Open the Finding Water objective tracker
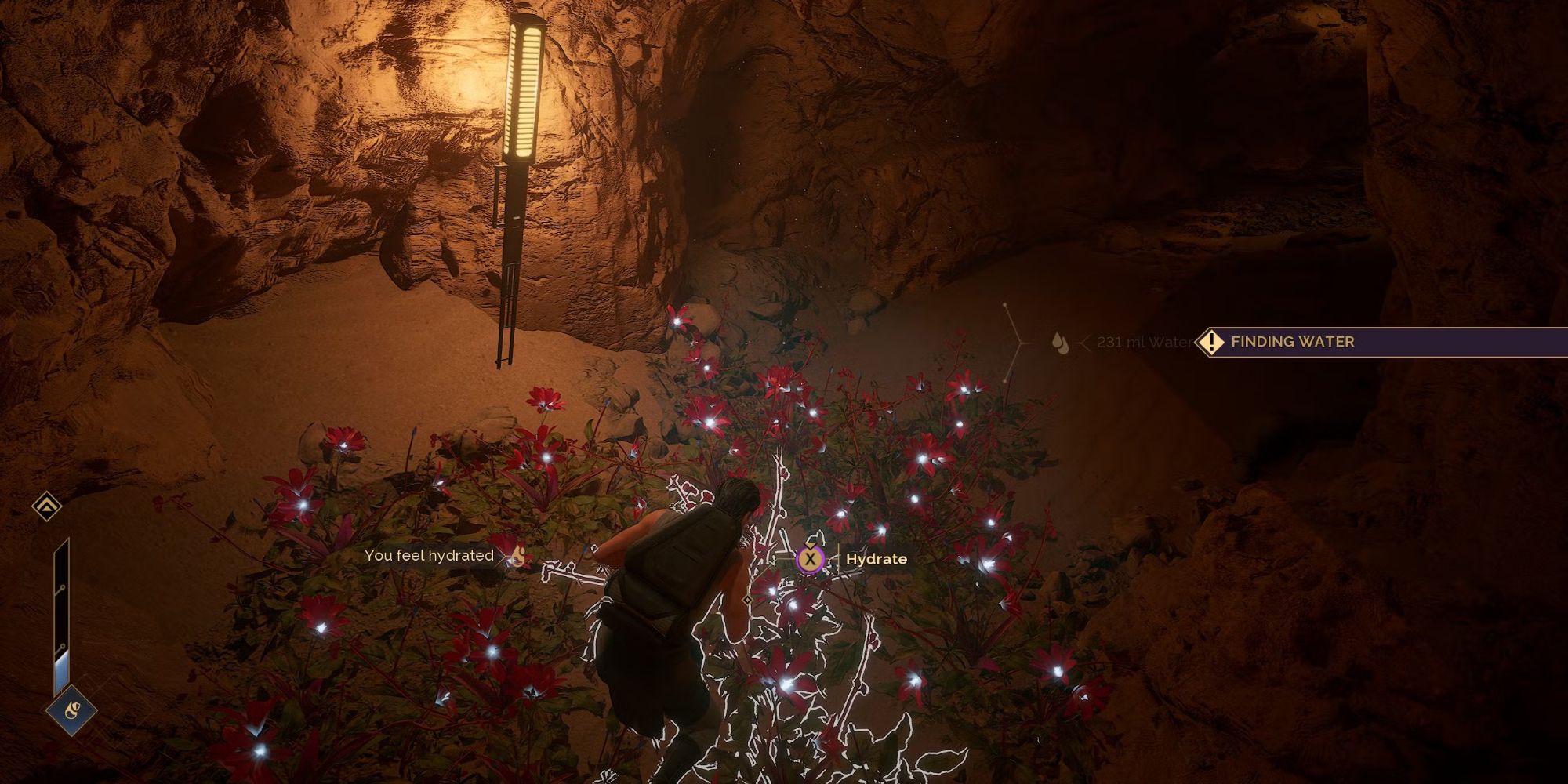The width and height of the screenshot is (1568, 784). [x=1292, y=342]
